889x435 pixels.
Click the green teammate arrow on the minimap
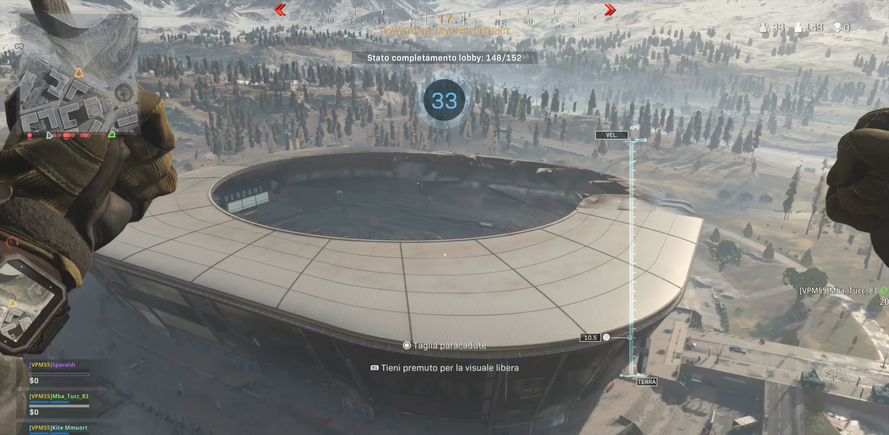[111, 134]
